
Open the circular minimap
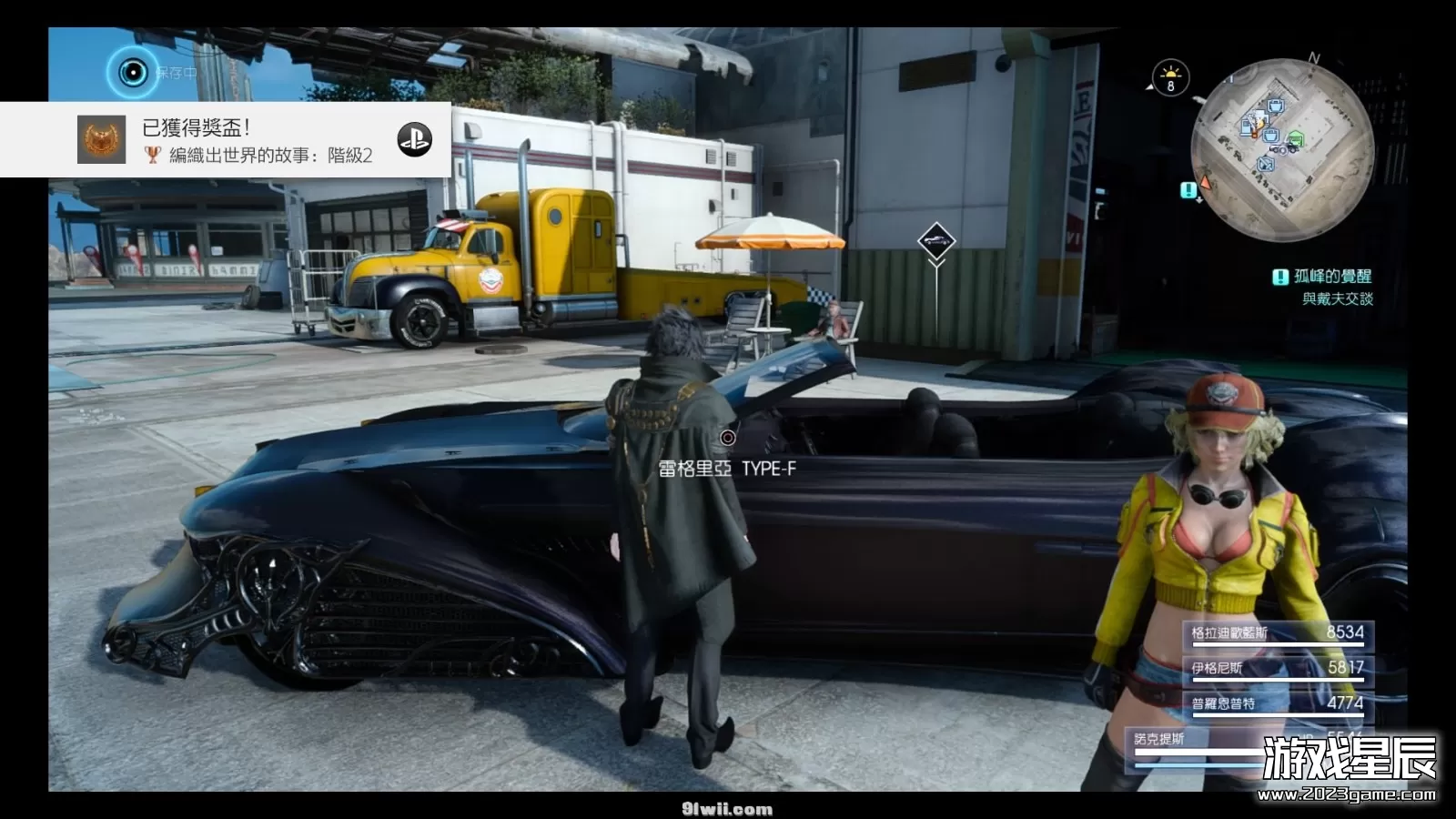[x=1281, y=149]
